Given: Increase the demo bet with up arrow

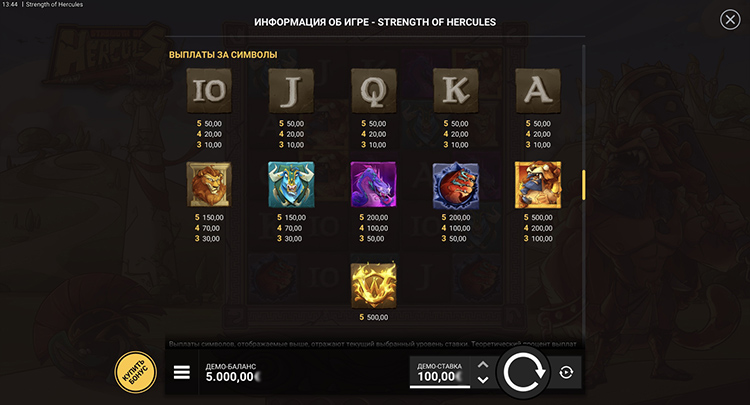Looking at the screenshot, I should coord(483,364).
